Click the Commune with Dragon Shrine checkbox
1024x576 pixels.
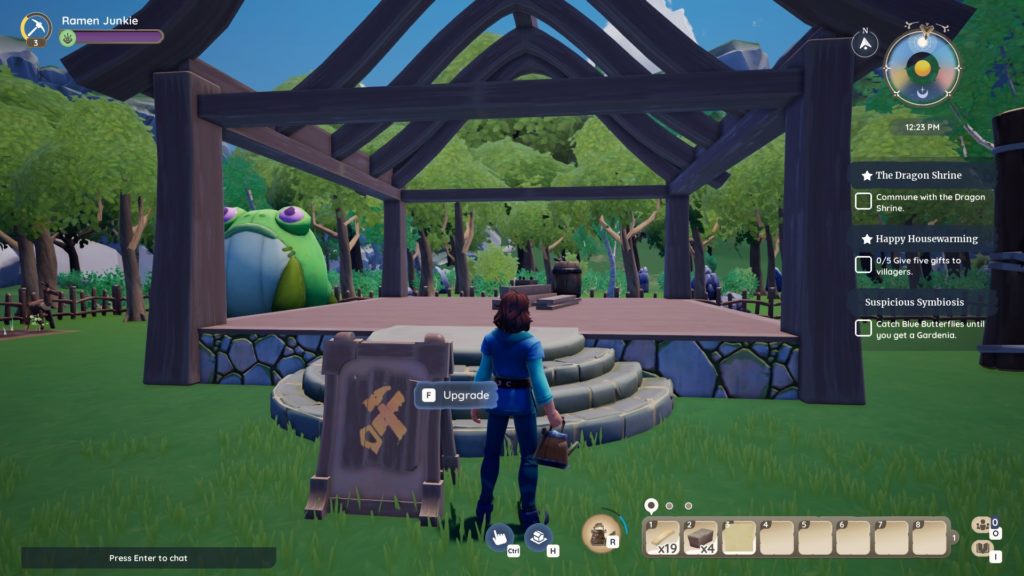[x=863, y=201]
